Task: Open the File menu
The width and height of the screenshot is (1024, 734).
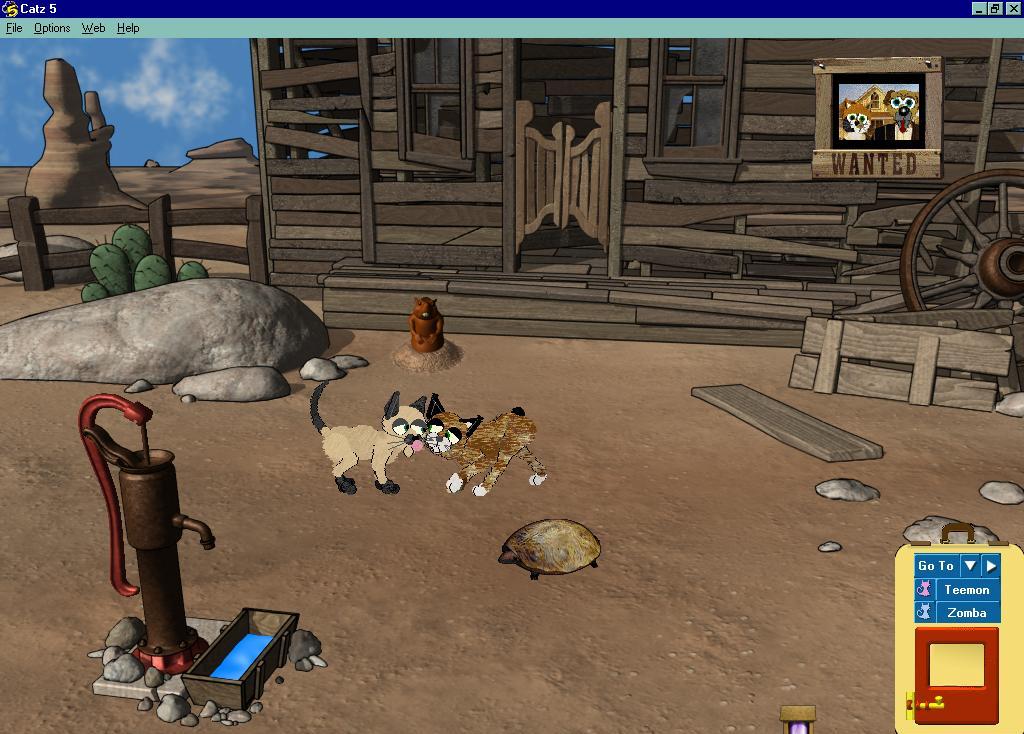Action: point(14,28)
